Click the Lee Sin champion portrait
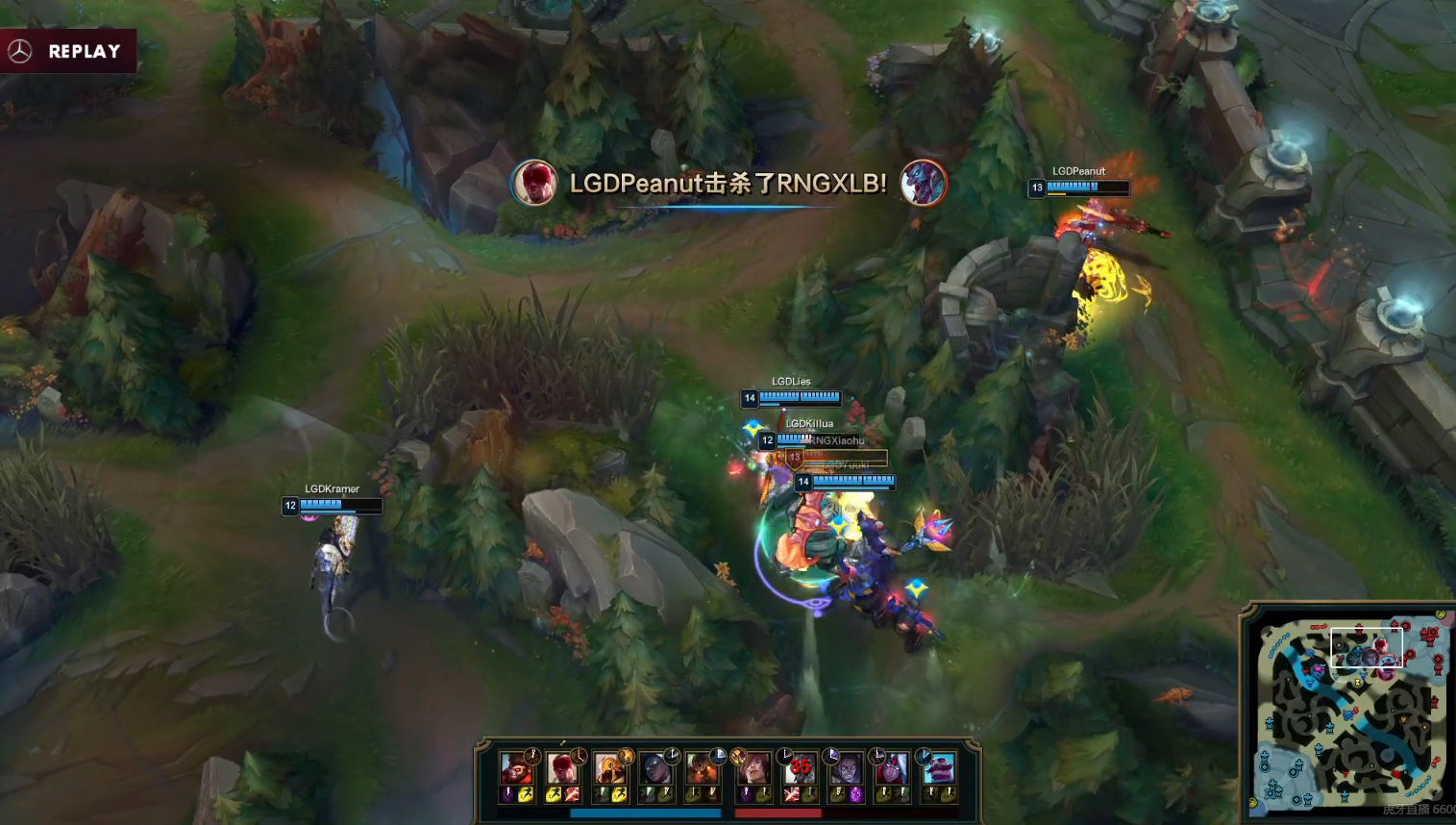Viewport: 1456px width, 825px height. 562,769
